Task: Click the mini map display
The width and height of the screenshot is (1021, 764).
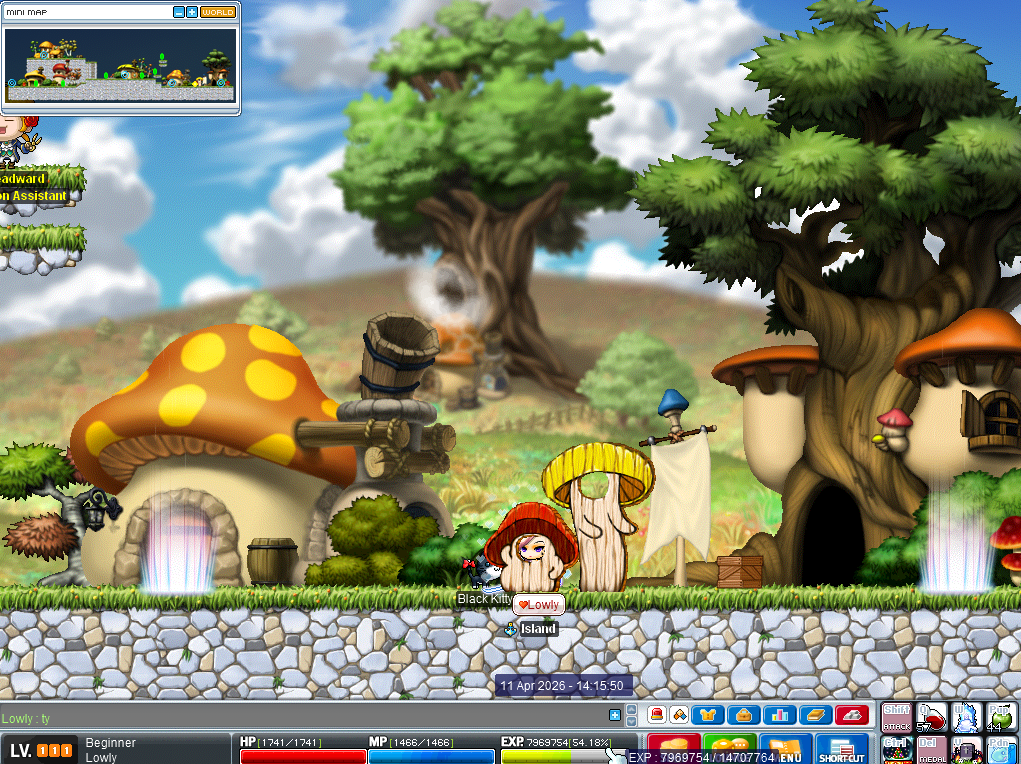Action: click(x=120, y=65)
